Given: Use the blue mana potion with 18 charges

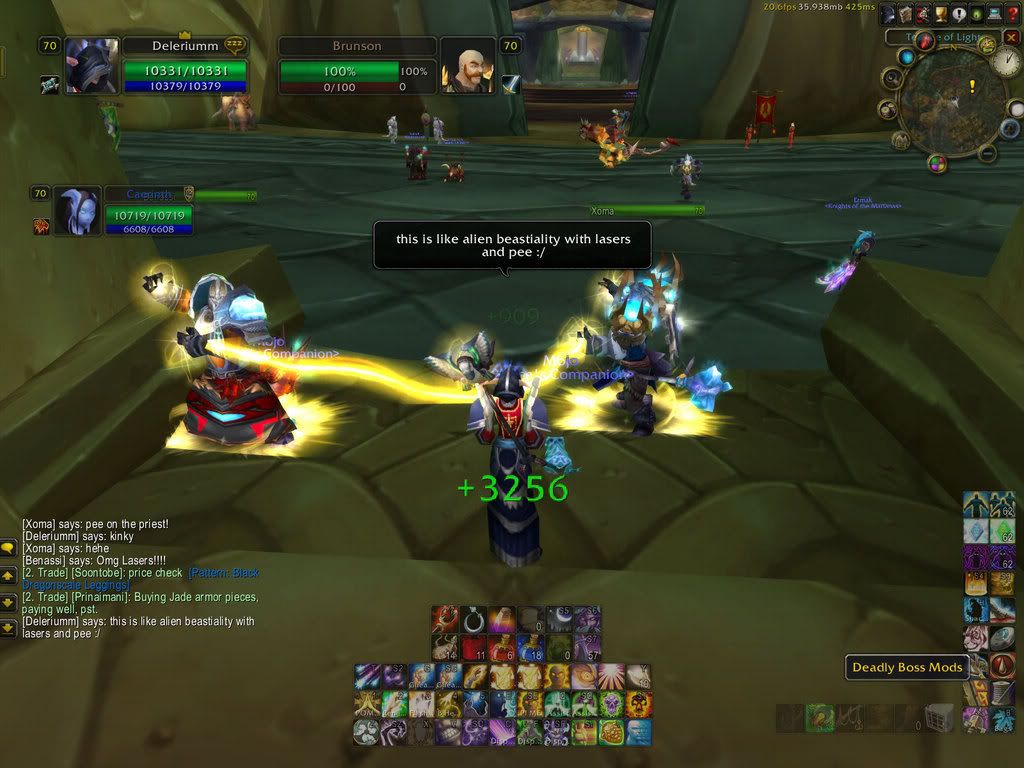Looking at the screenshot, I should pyautogui.click(x=533, y=647).
